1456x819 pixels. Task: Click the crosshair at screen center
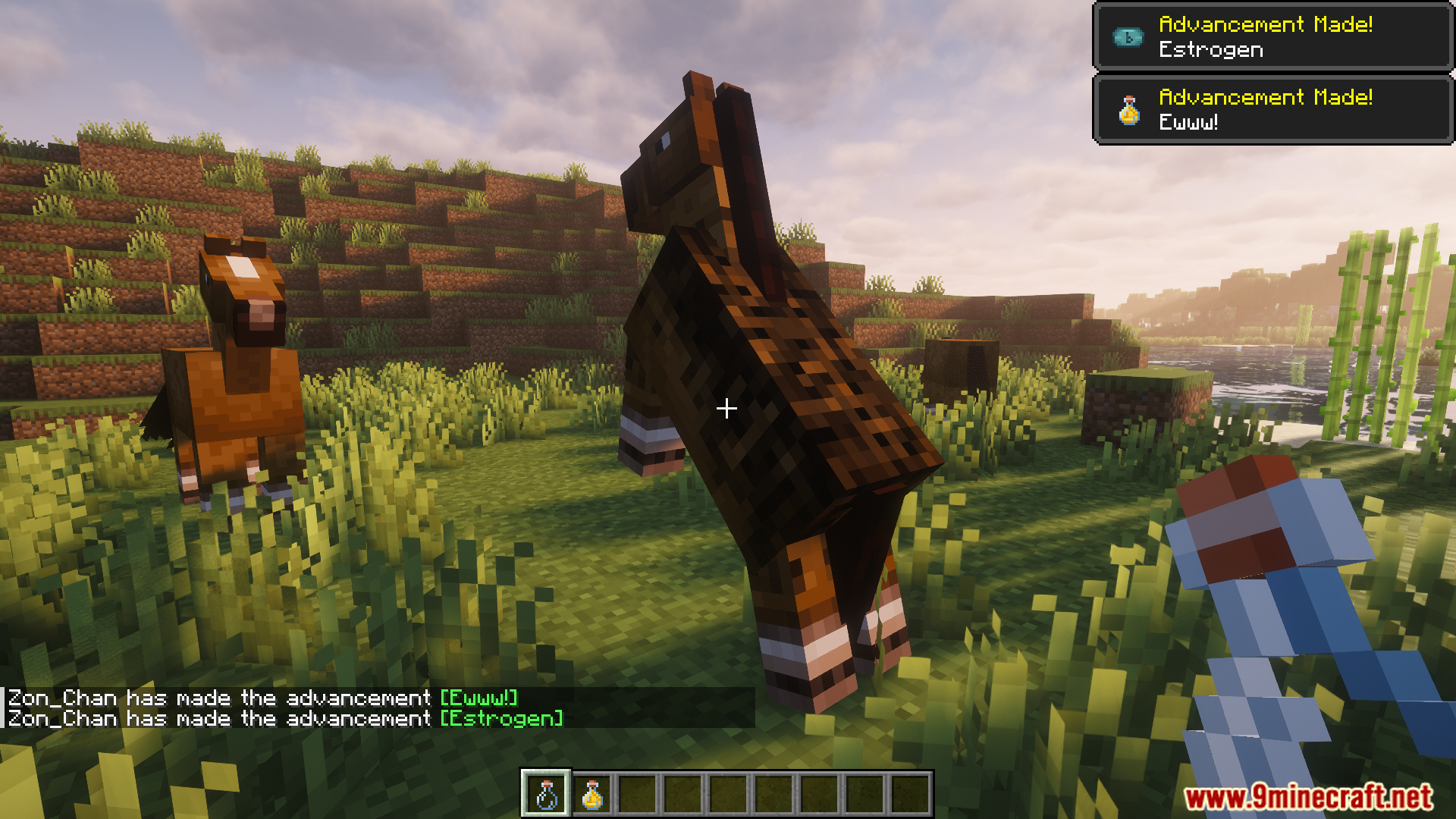pos(727,409)
